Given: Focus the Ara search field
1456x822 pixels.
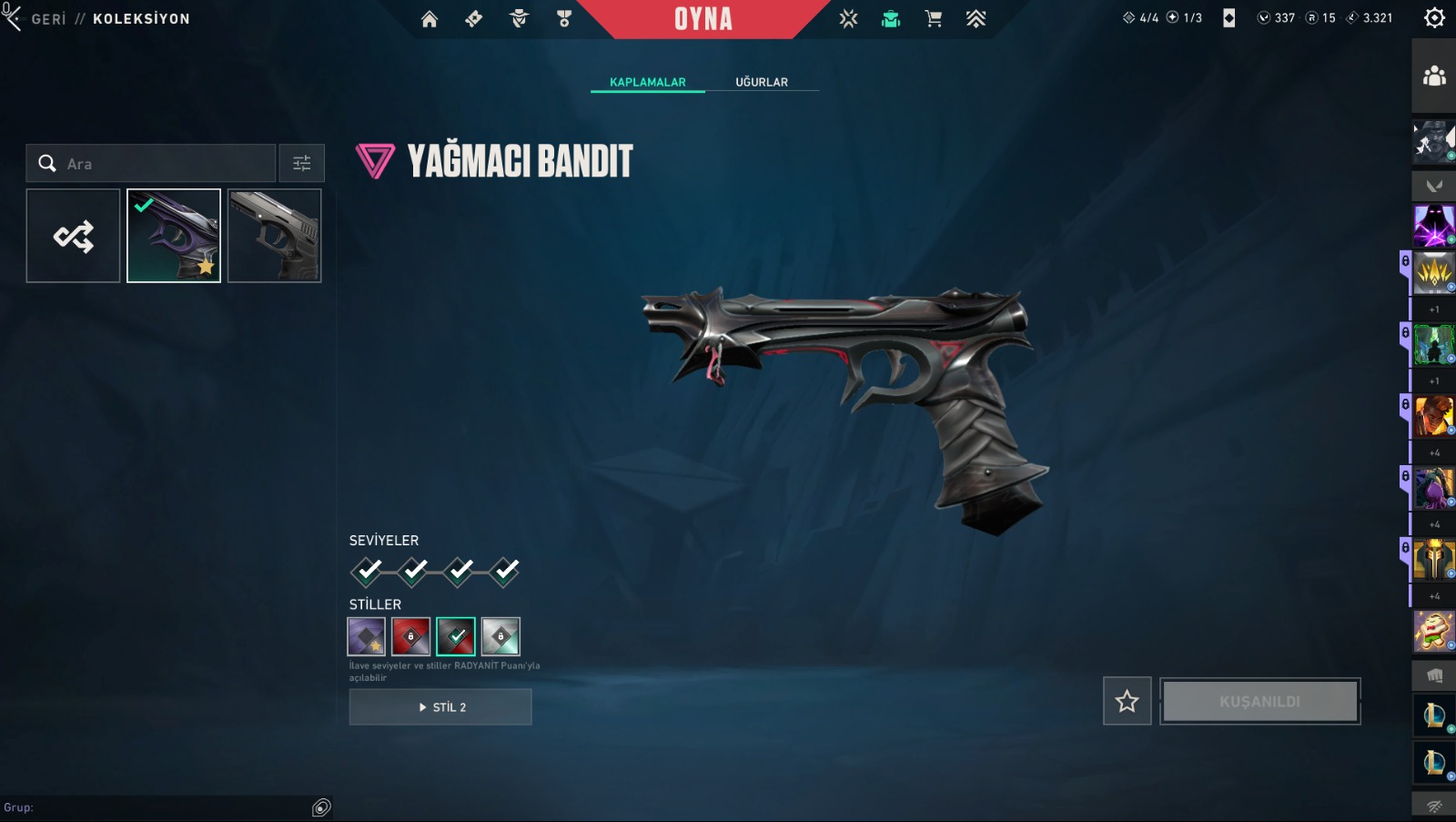Looking at the screenshot, I should [164, 164].
